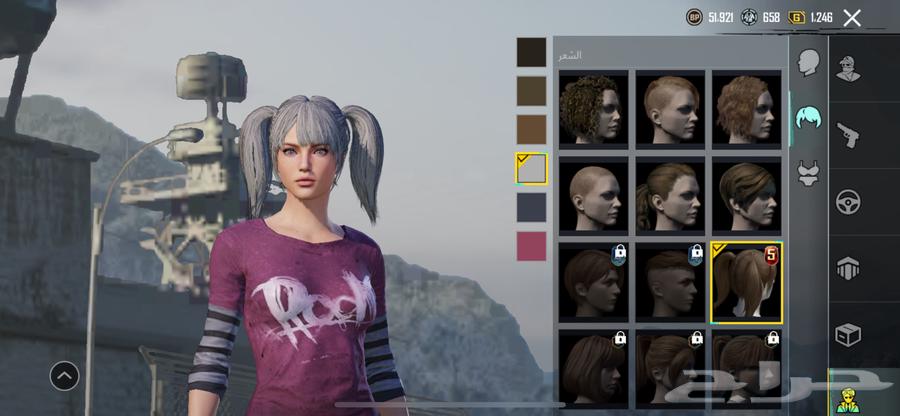Select the navy blue hair color

click(x=531, y=207)
